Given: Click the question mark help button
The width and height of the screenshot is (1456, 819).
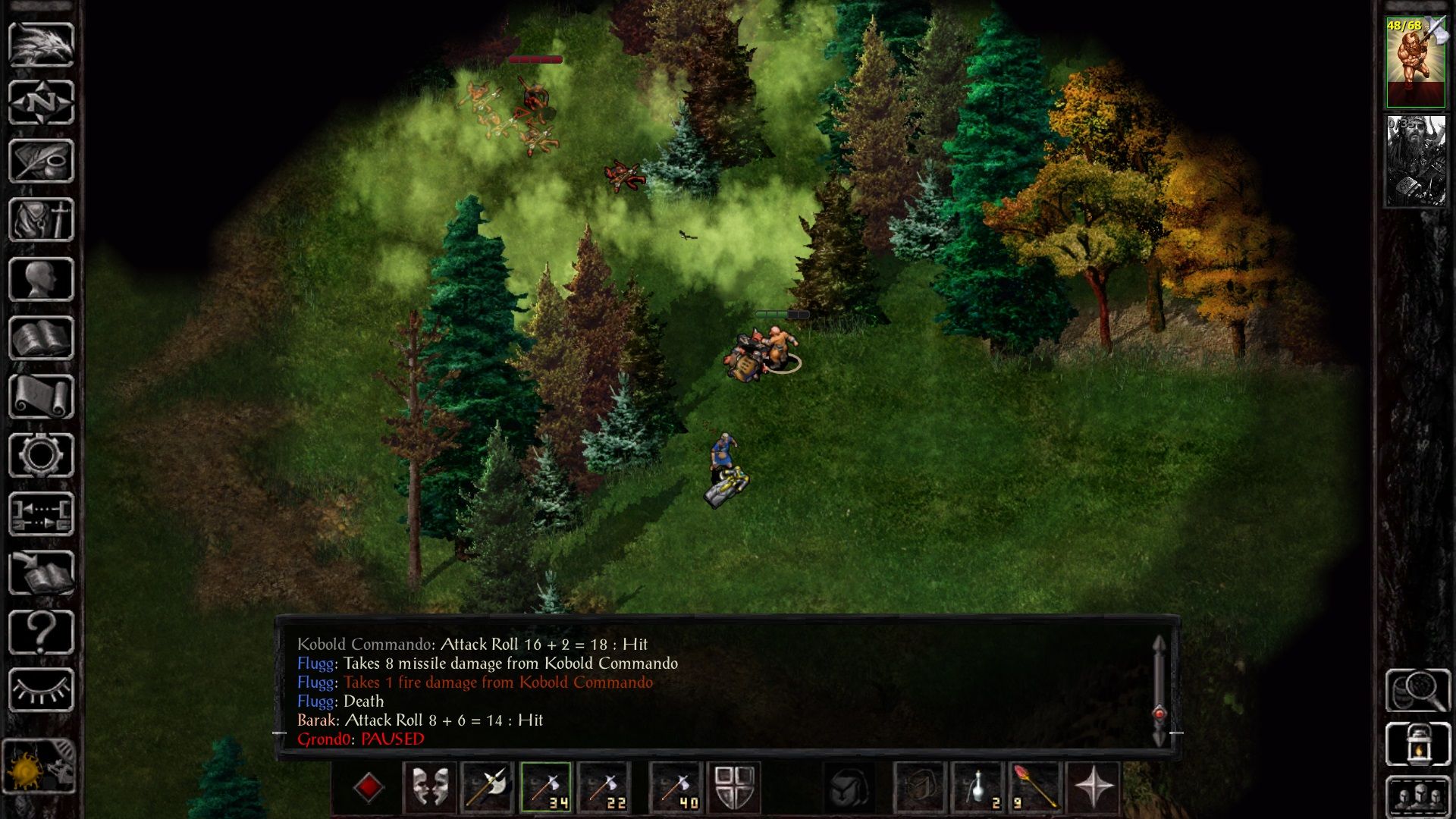Looking at the screenshot, I should [41, 632].
